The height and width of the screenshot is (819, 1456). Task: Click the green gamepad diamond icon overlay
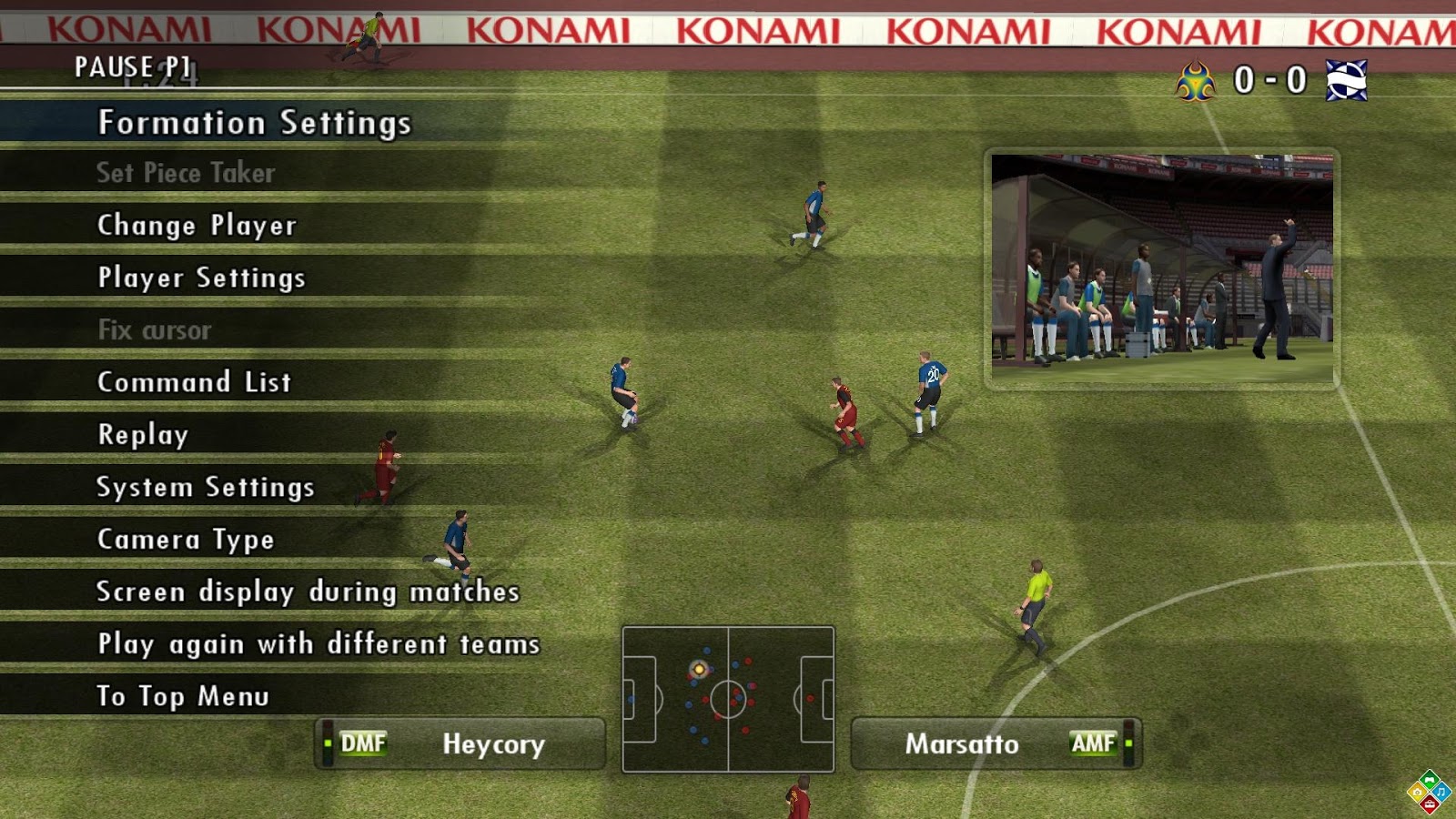pos(1429,780)
